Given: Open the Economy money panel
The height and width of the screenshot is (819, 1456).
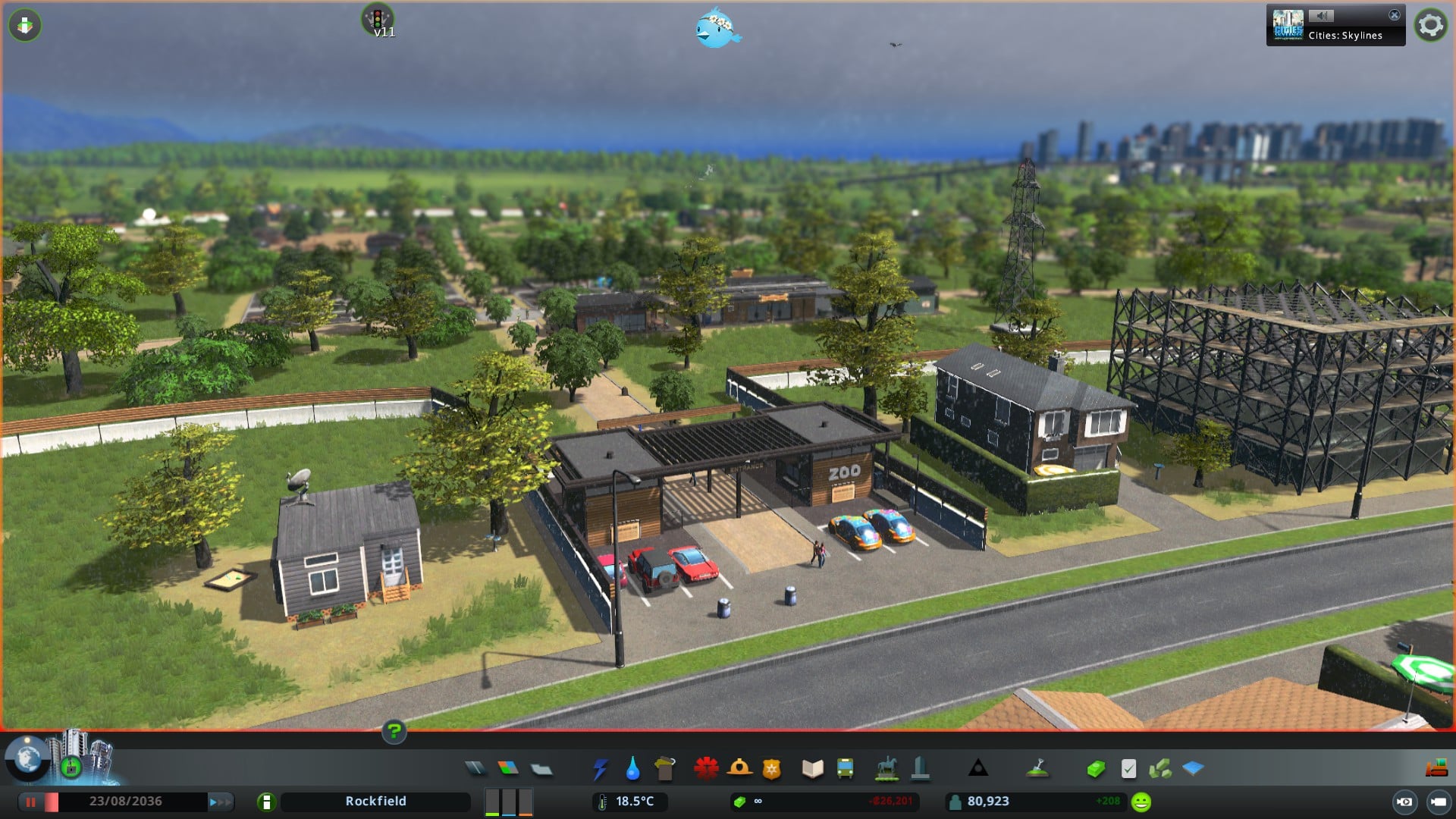Looking at the screenshot, I should (x=1095, y=769).
